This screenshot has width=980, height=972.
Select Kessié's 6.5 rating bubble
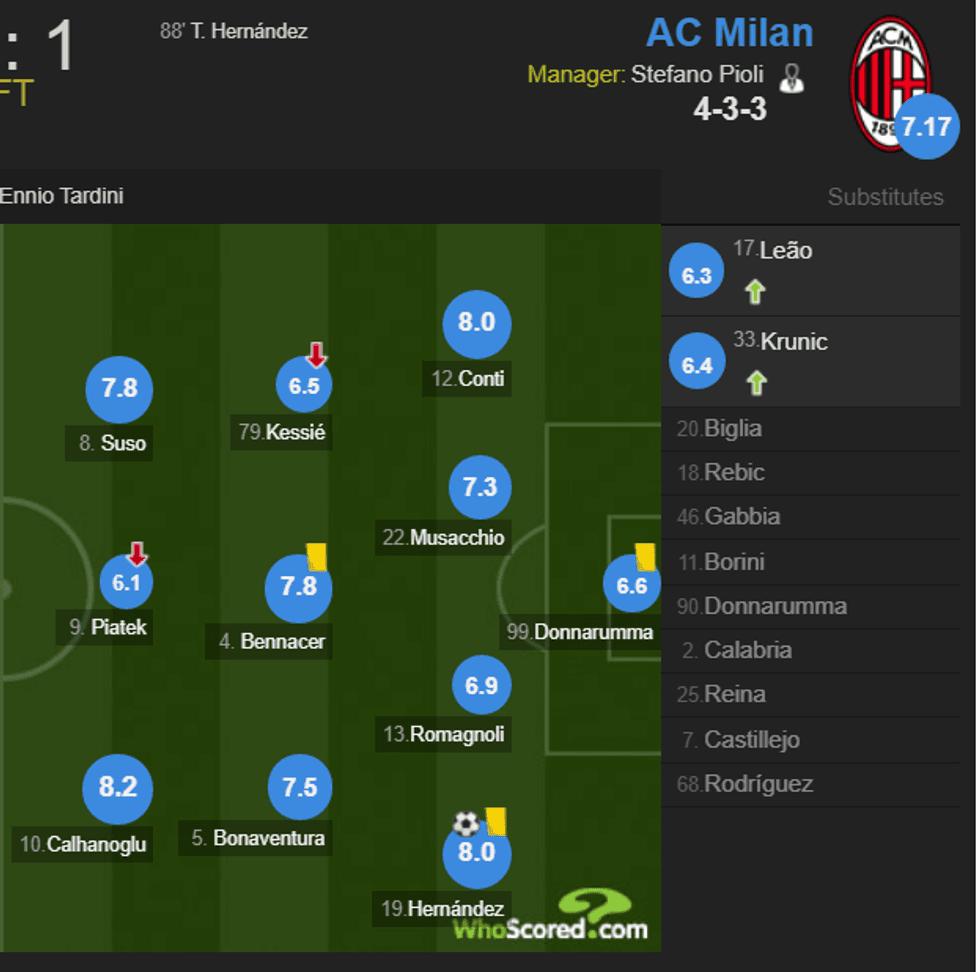click(304, 386)
